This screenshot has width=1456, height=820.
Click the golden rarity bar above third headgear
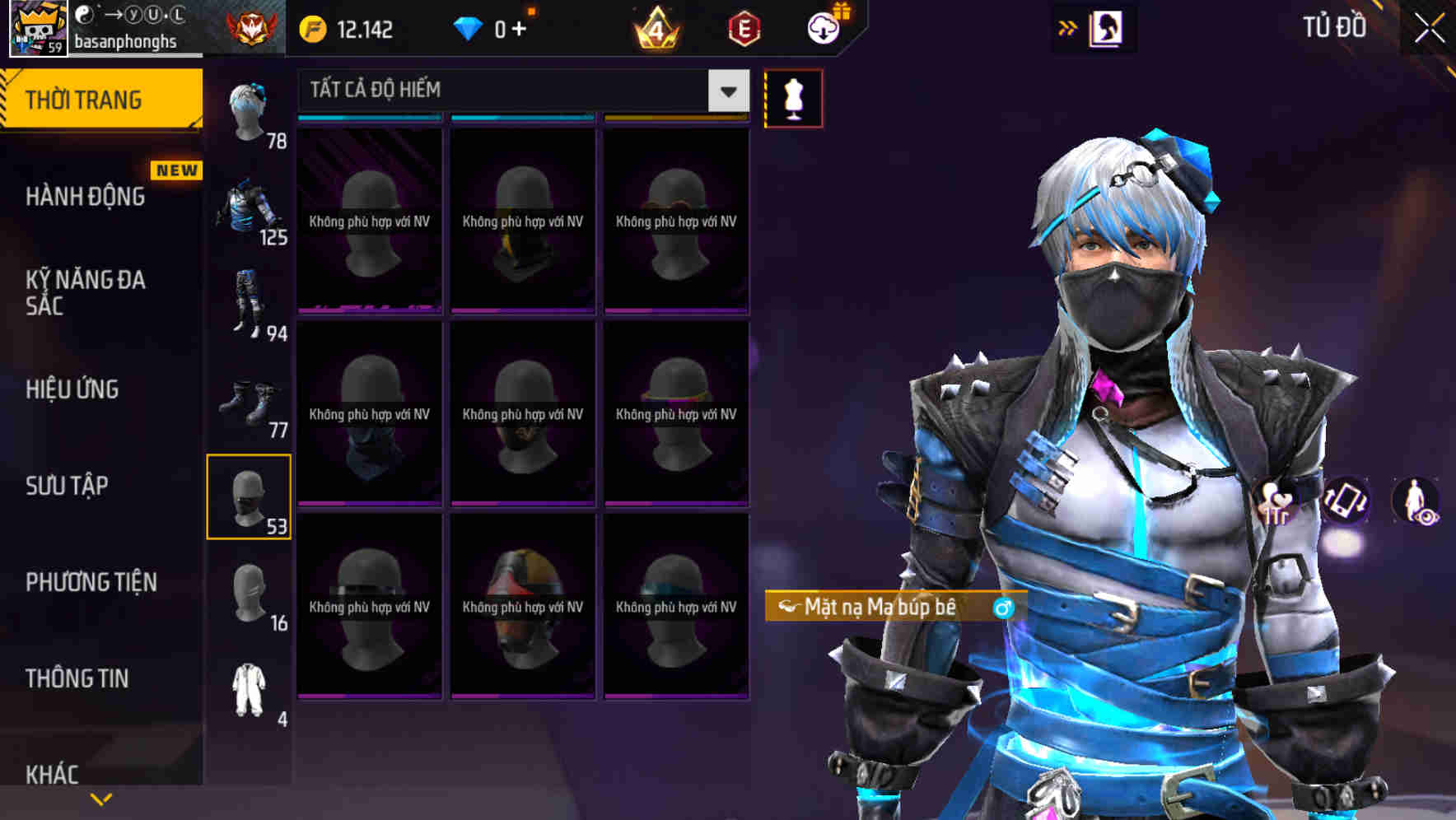(x=675, y=118)
